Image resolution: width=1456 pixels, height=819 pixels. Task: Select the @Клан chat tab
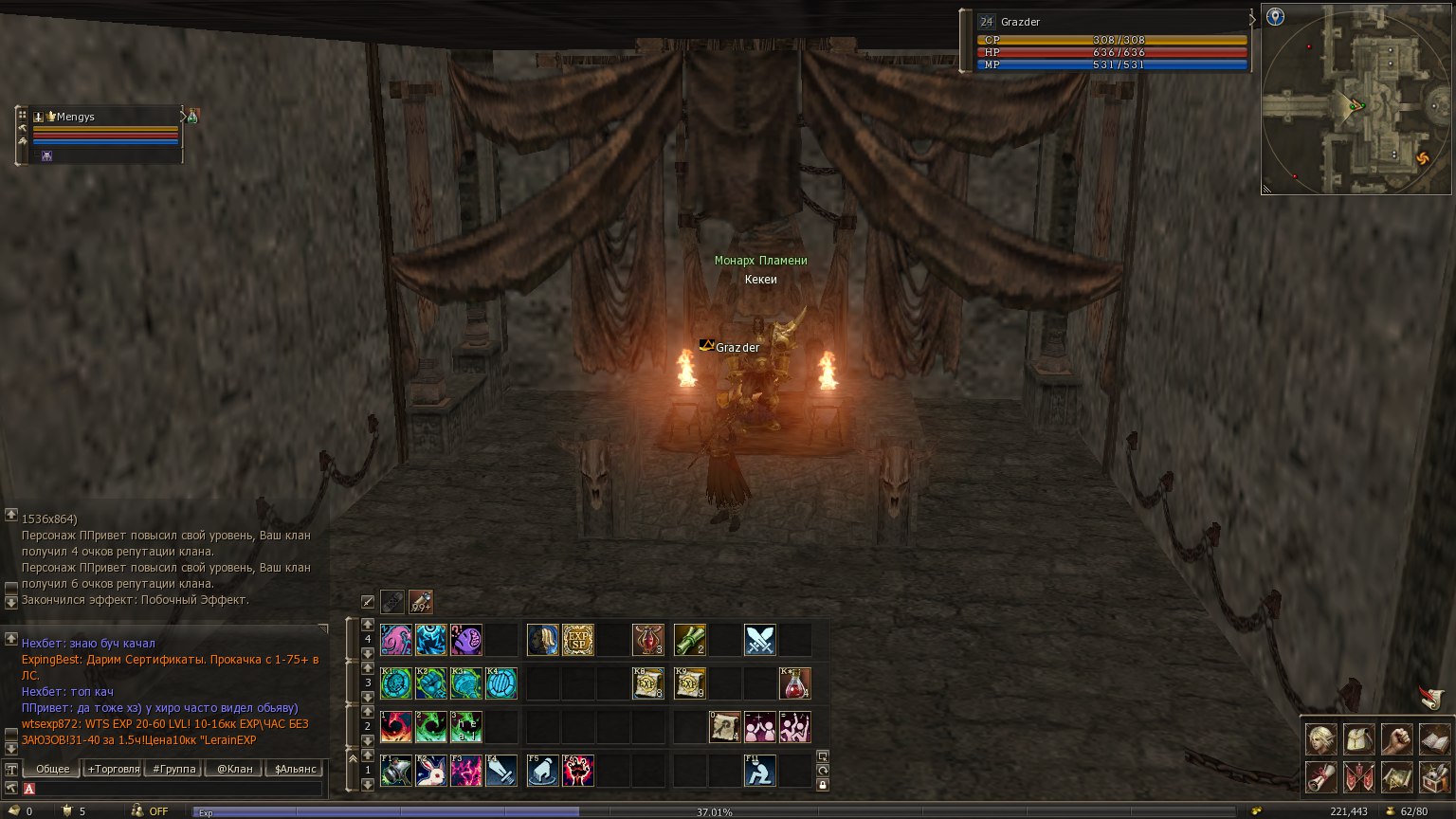pos(234,769)
